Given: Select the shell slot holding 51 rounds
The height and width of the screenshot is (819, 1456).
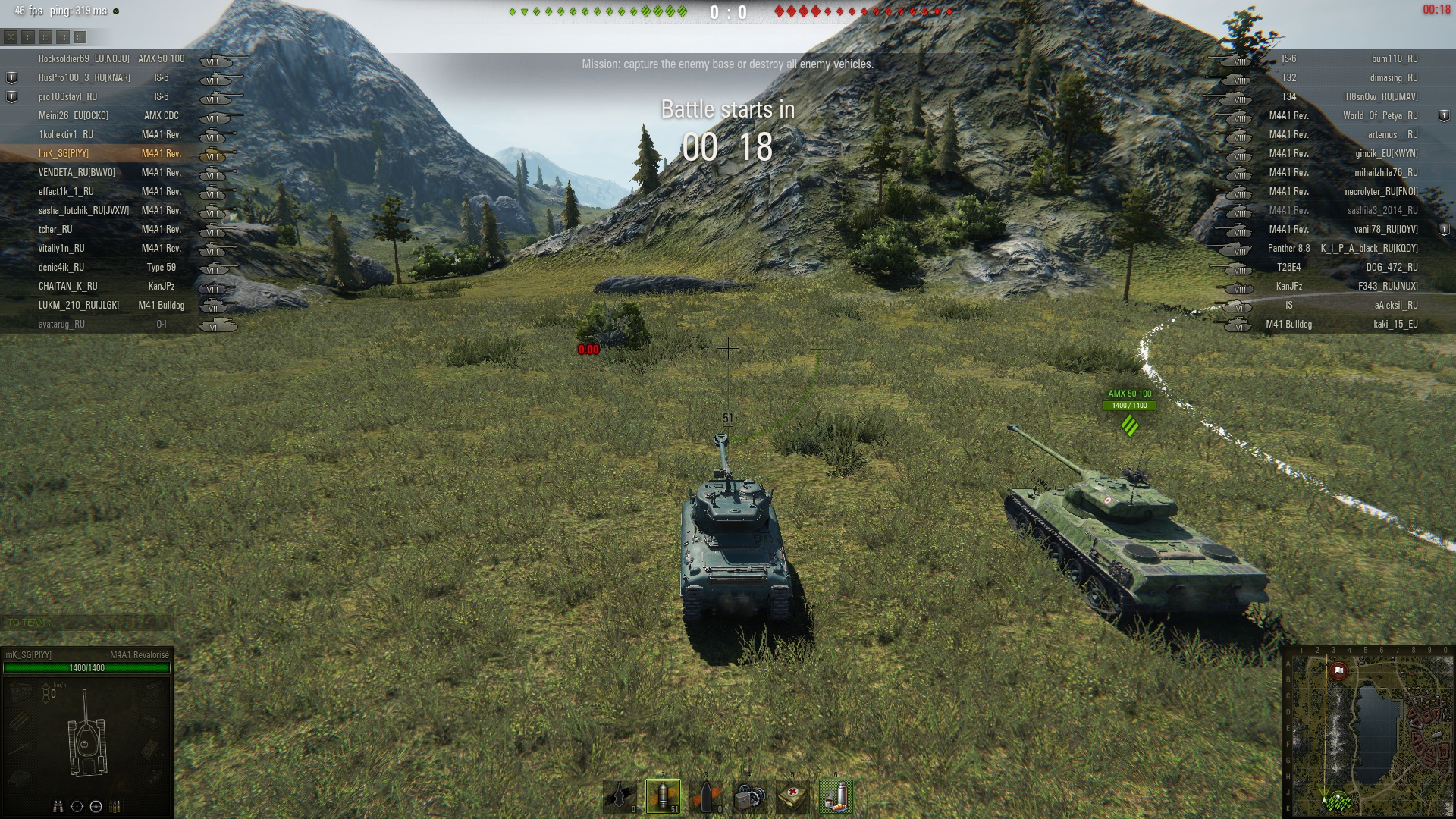Looking at the screenshot, I should pos(663,796).
